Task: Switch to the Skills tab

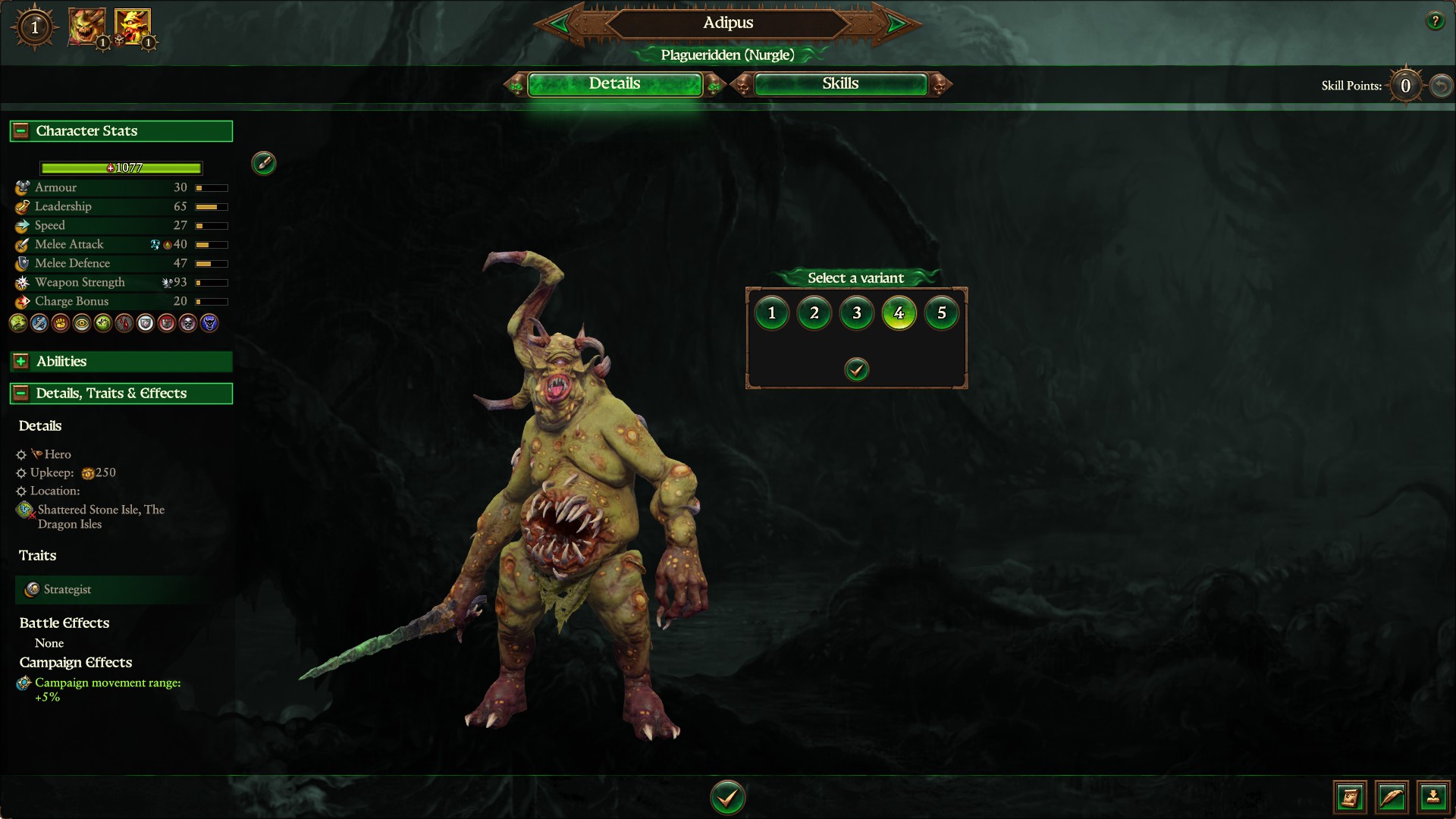Action: tap(840, 84)
